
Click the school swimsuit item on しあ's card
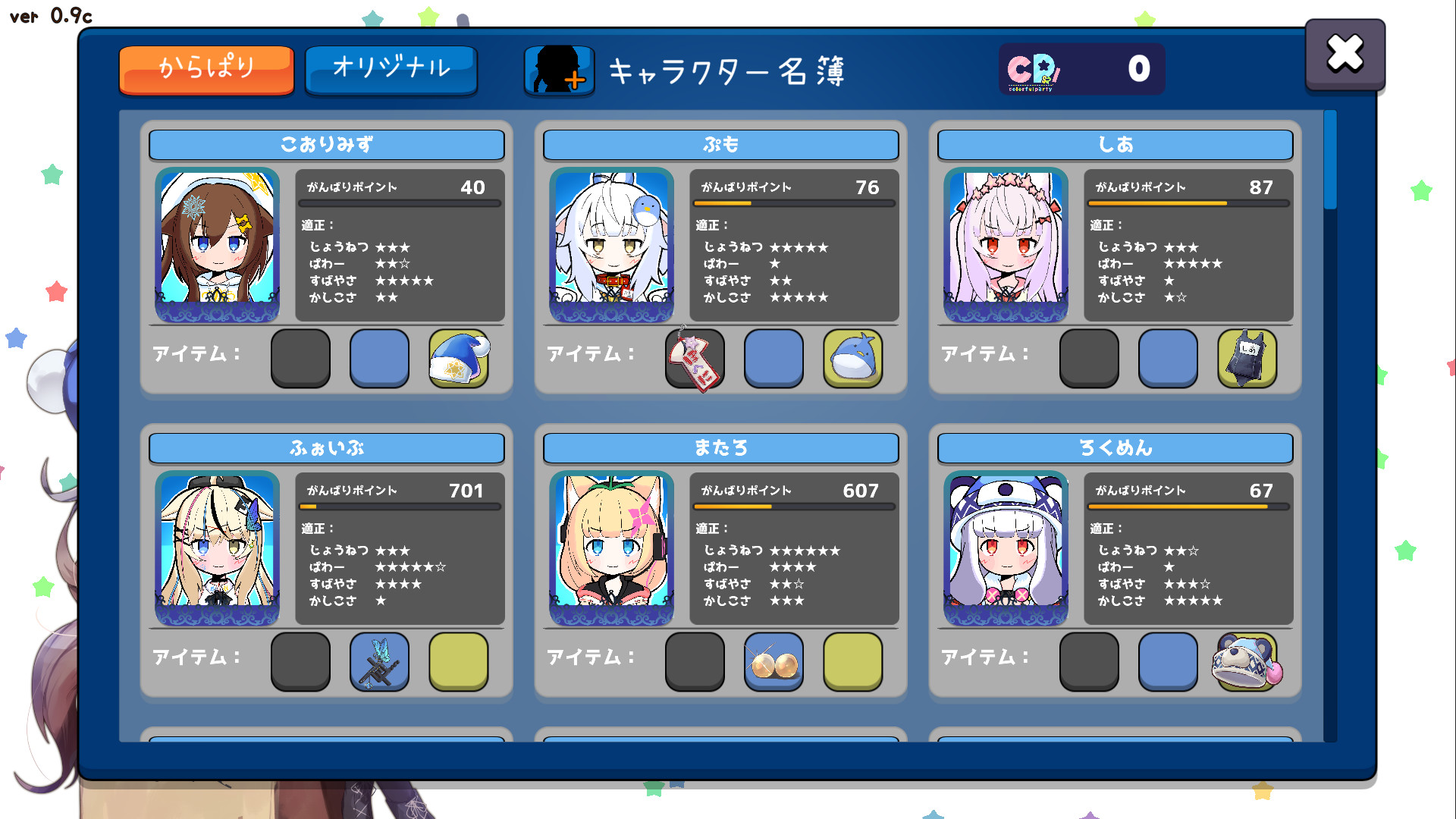click(1247, 359)
